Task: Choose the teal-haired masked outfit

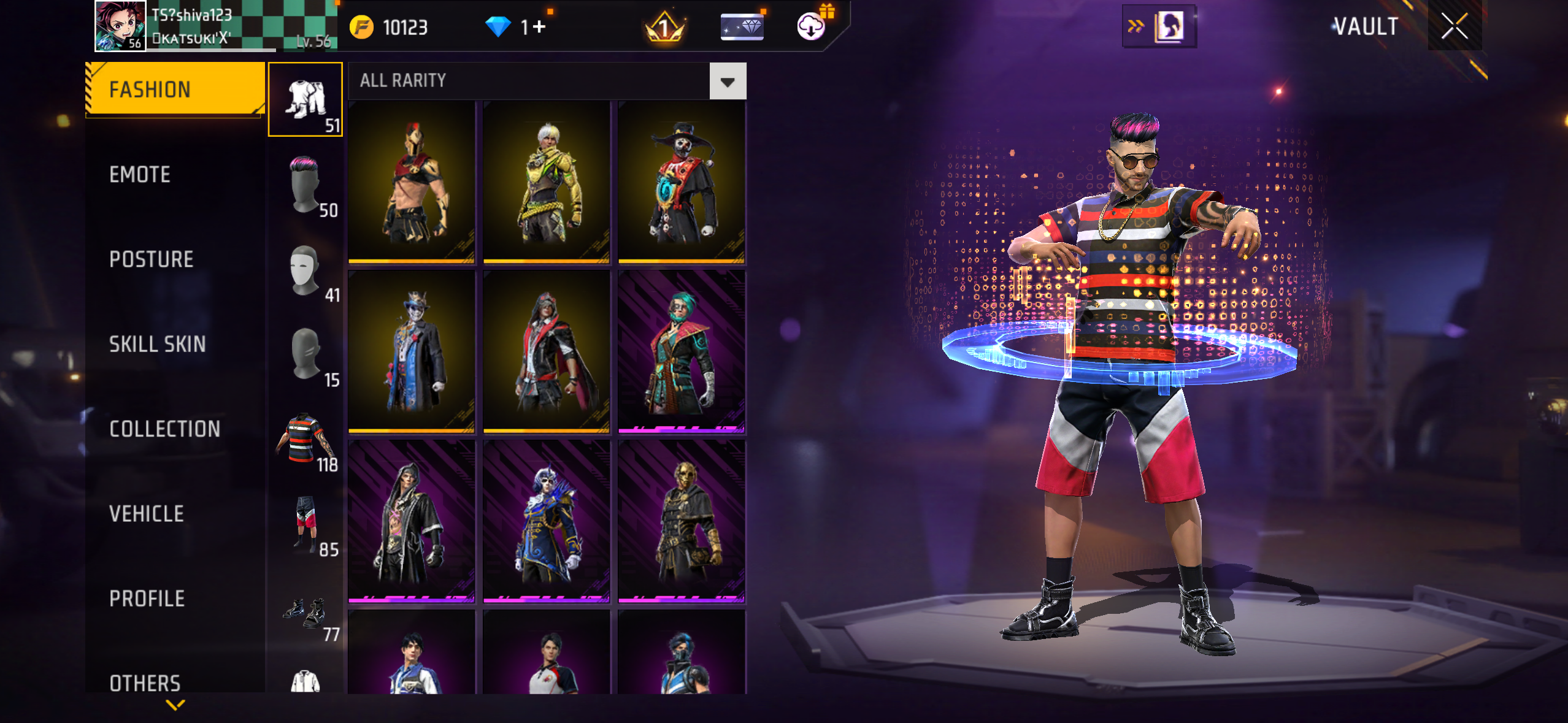Action: 682,352
